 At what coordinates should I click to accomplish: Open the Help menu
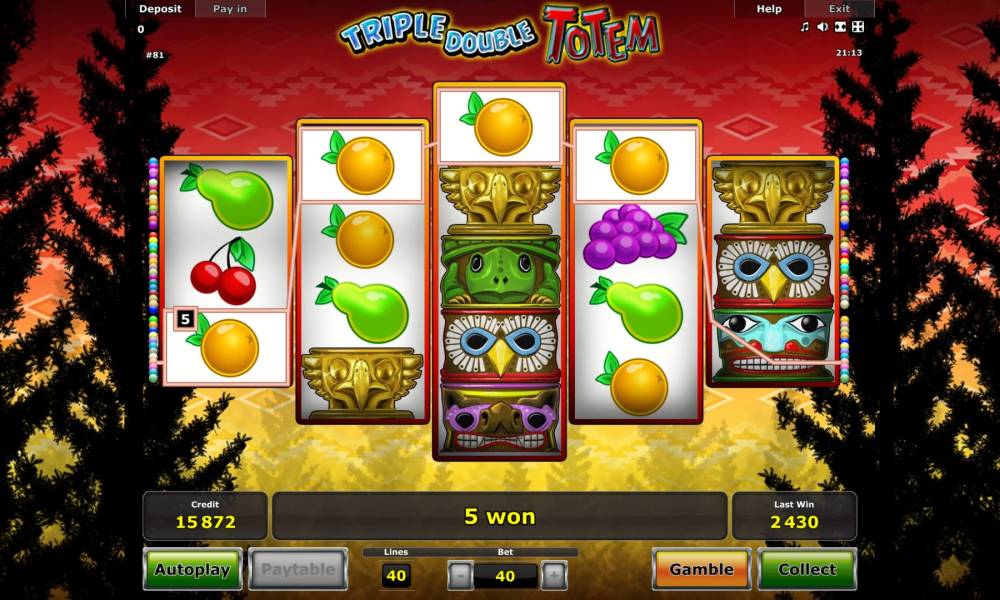(x=769, y=9)
